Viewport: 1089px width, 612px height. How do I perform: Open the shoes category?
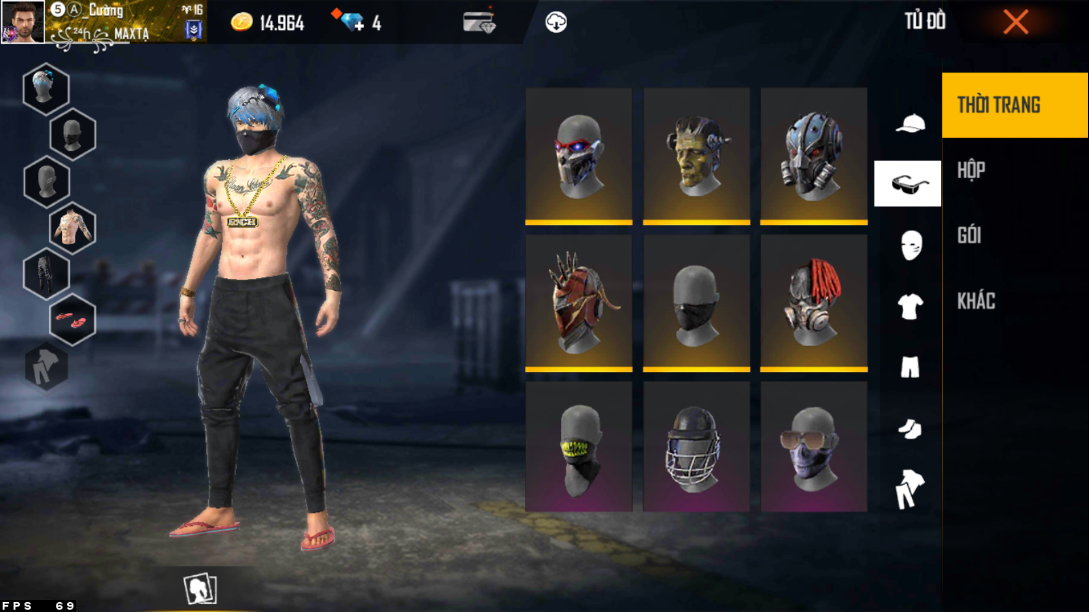point(909,429)
